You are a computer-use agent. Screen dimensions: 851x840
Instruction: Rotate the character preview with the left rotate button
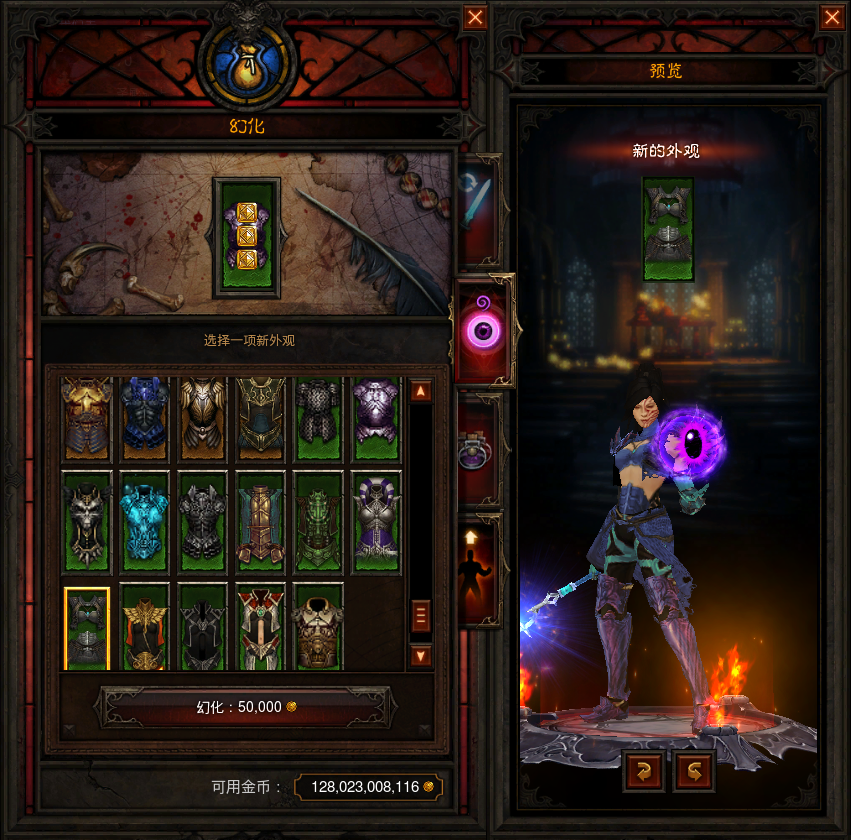click(643, 771)
